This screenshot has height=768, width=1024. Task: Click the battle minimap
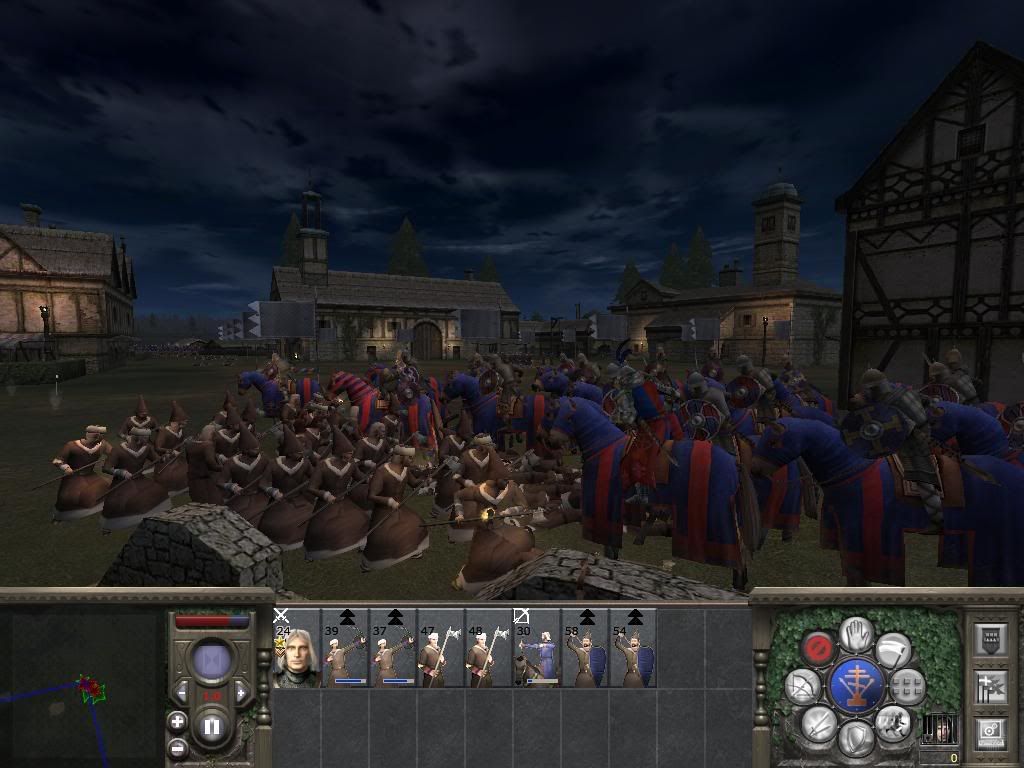coord(80,688)
